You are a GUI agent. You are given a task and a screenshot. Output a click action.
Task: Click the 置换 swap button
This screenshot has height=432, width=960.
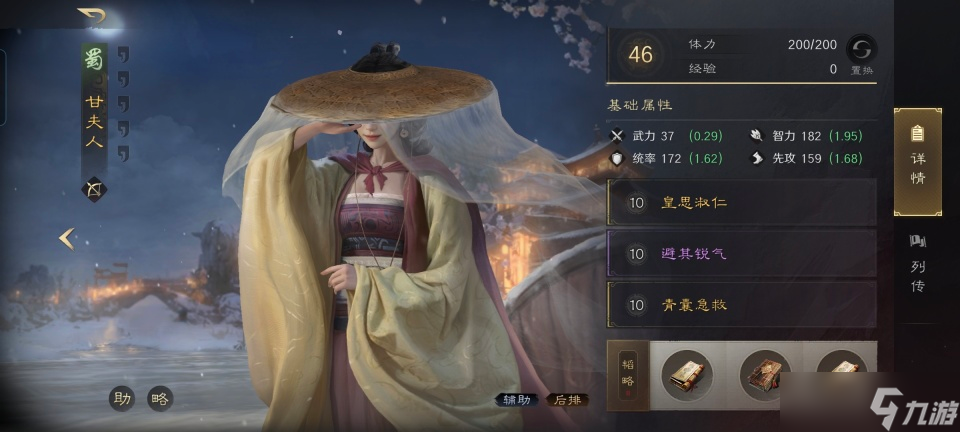[860, 53]
